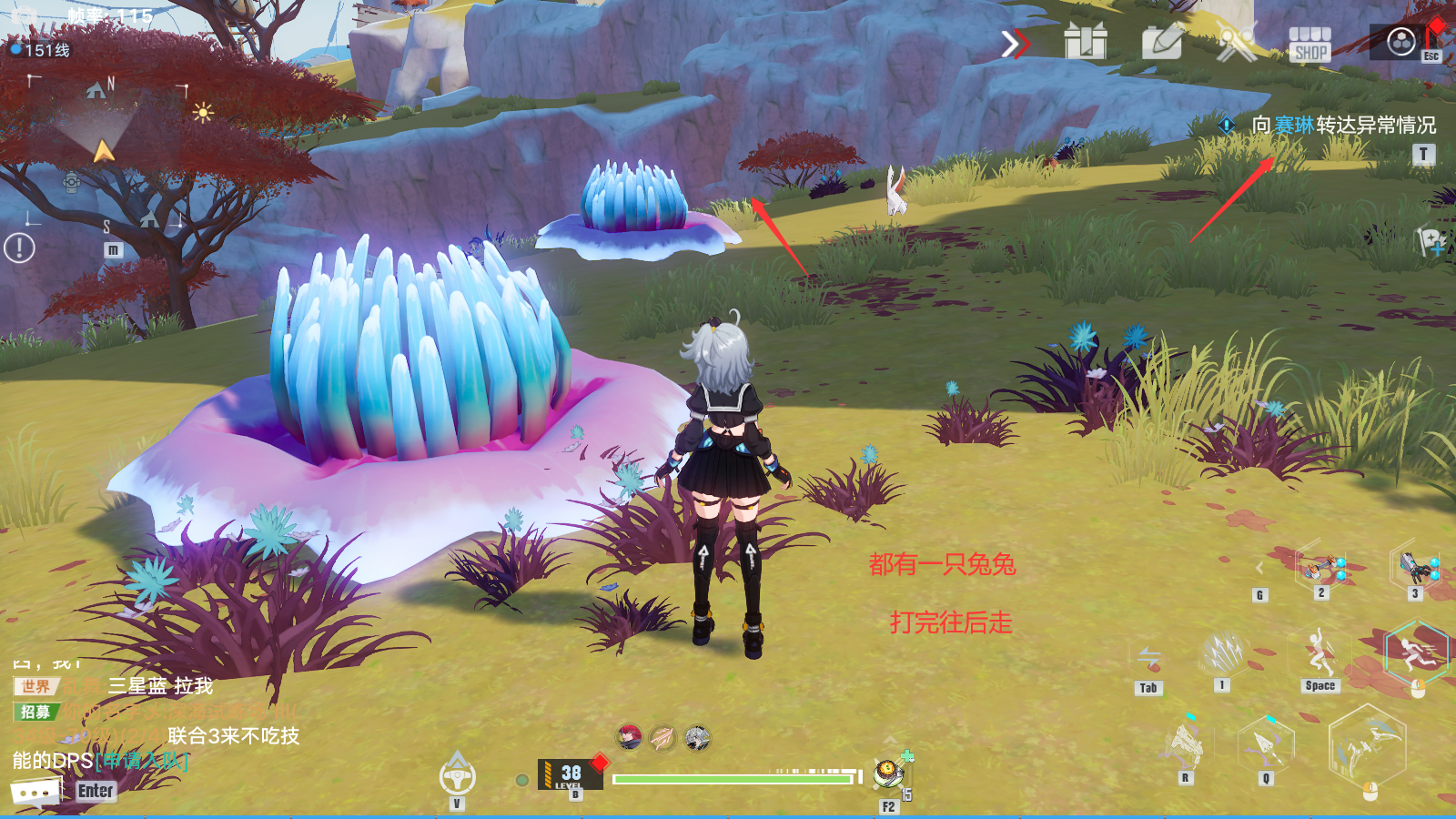
Task: Click the 申请入队 team apply link
Action: tap(141, 761)
